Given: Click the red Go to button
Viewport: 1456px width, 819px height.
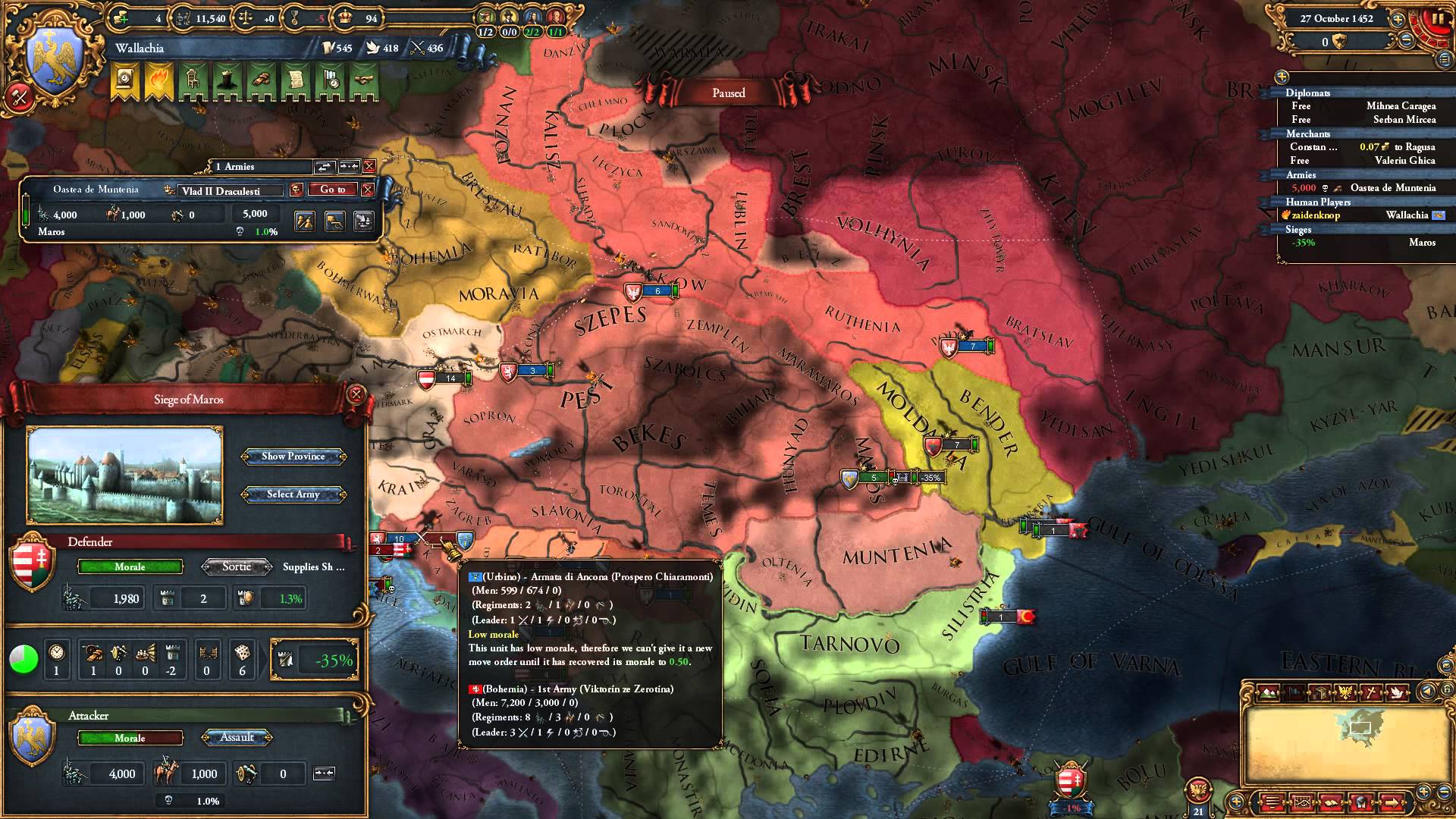Looking at the screenshot, I should 332,190.
